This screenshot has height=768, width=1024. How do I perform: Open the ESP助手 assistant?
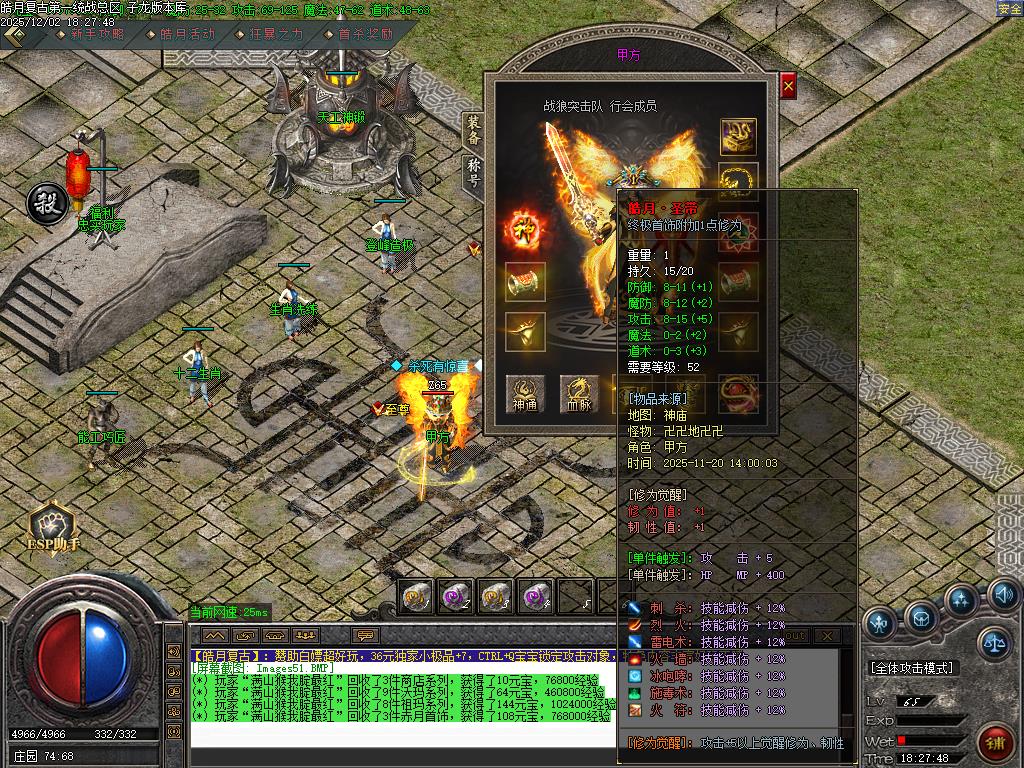click(52, 527)
